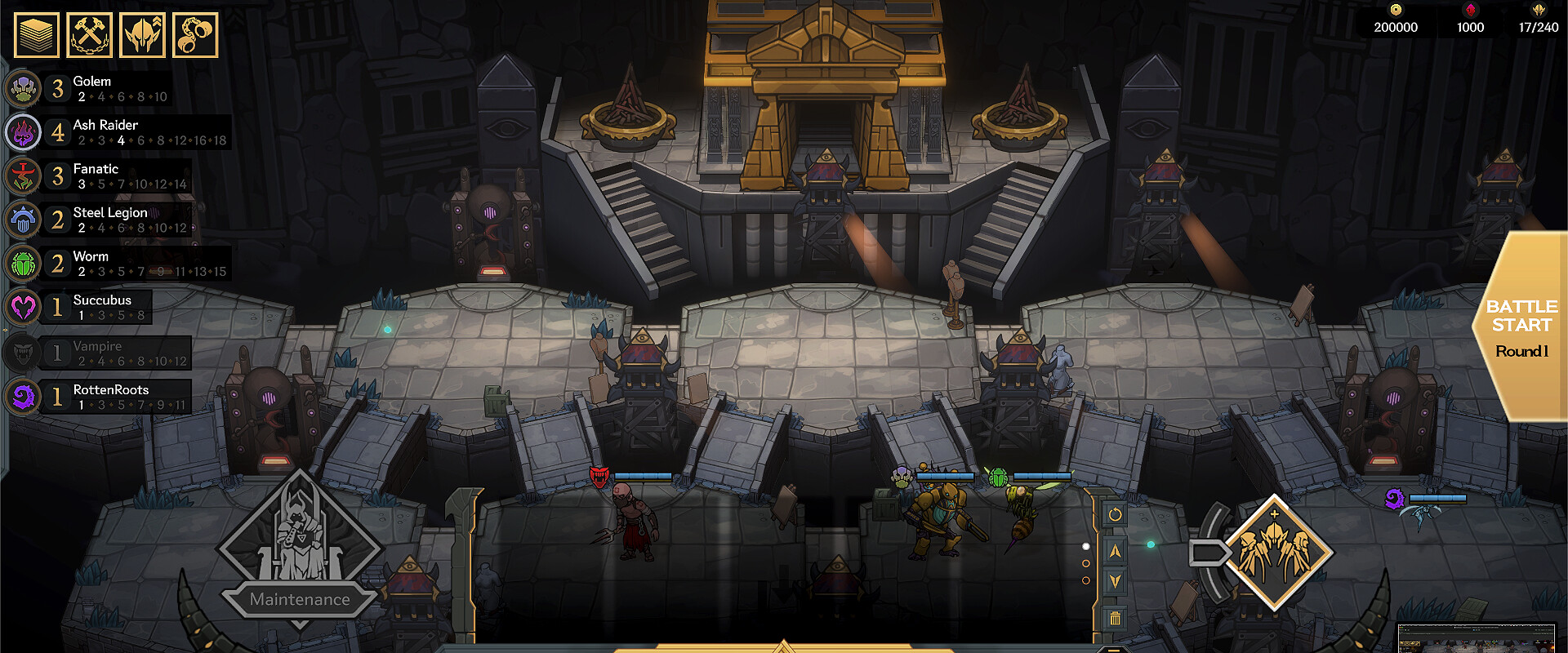Select the Golem portrait icon

[23, 88]
